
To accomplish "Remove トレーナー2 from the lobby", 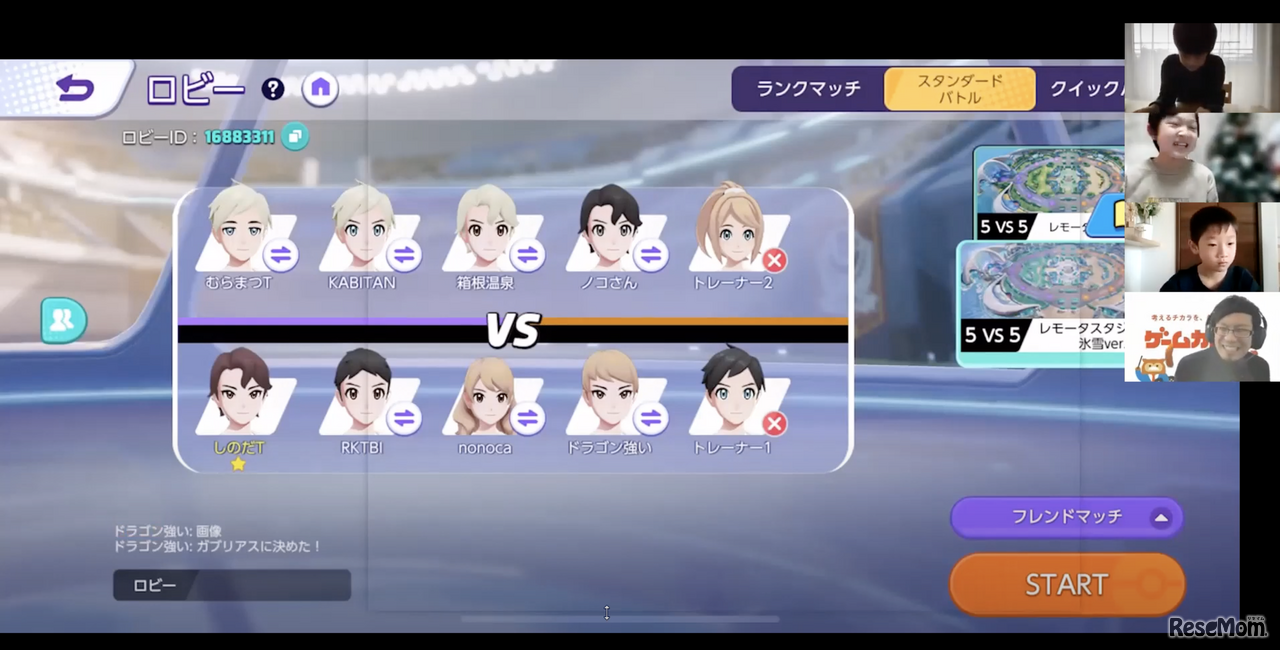I will (774, 260).
